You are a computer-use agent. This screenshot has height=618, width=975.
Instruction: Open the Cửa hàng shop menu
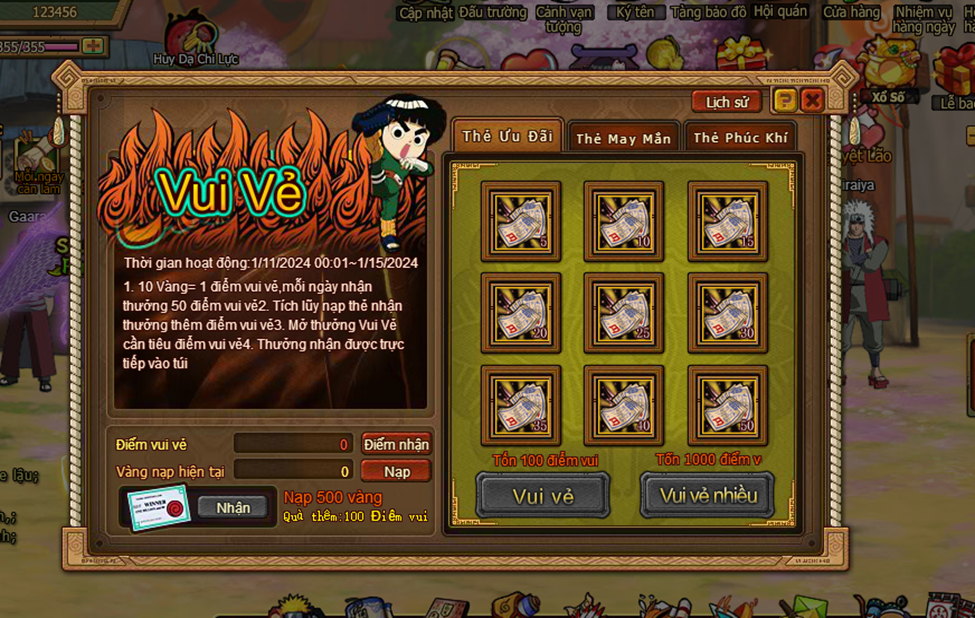(851, 13)
